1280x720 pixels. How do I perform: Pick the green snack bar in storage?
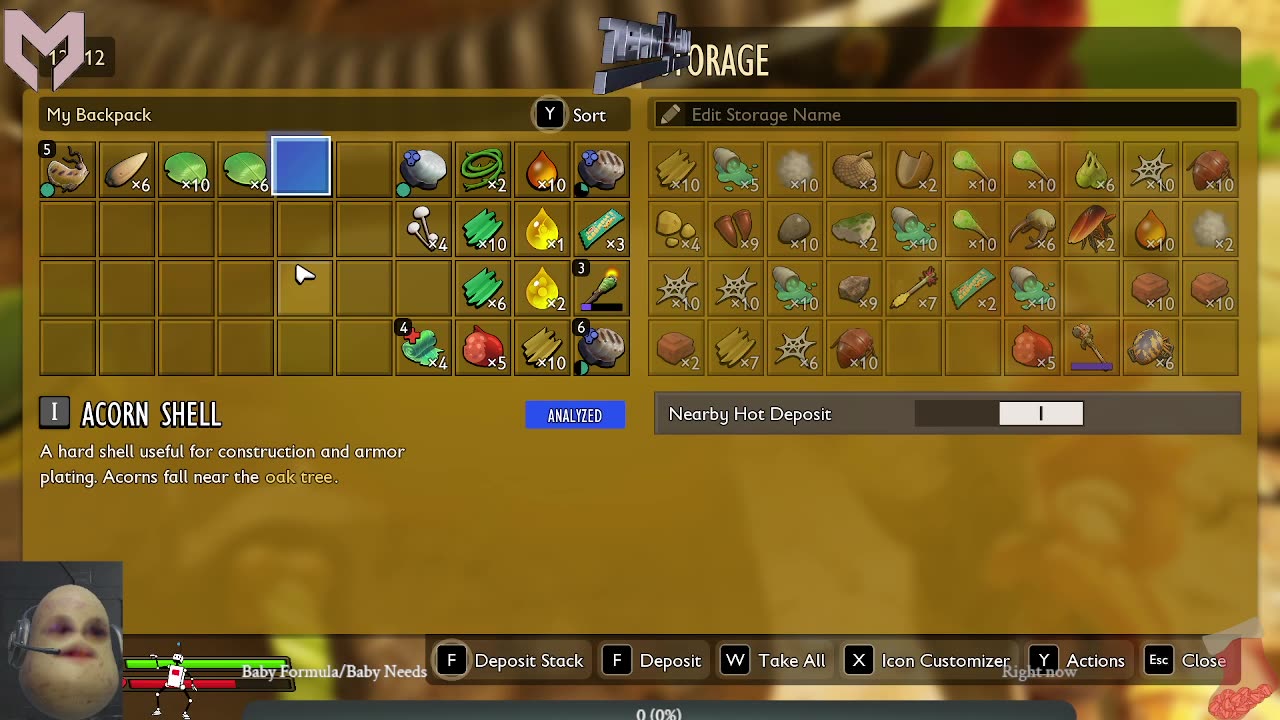click(973, 289)
